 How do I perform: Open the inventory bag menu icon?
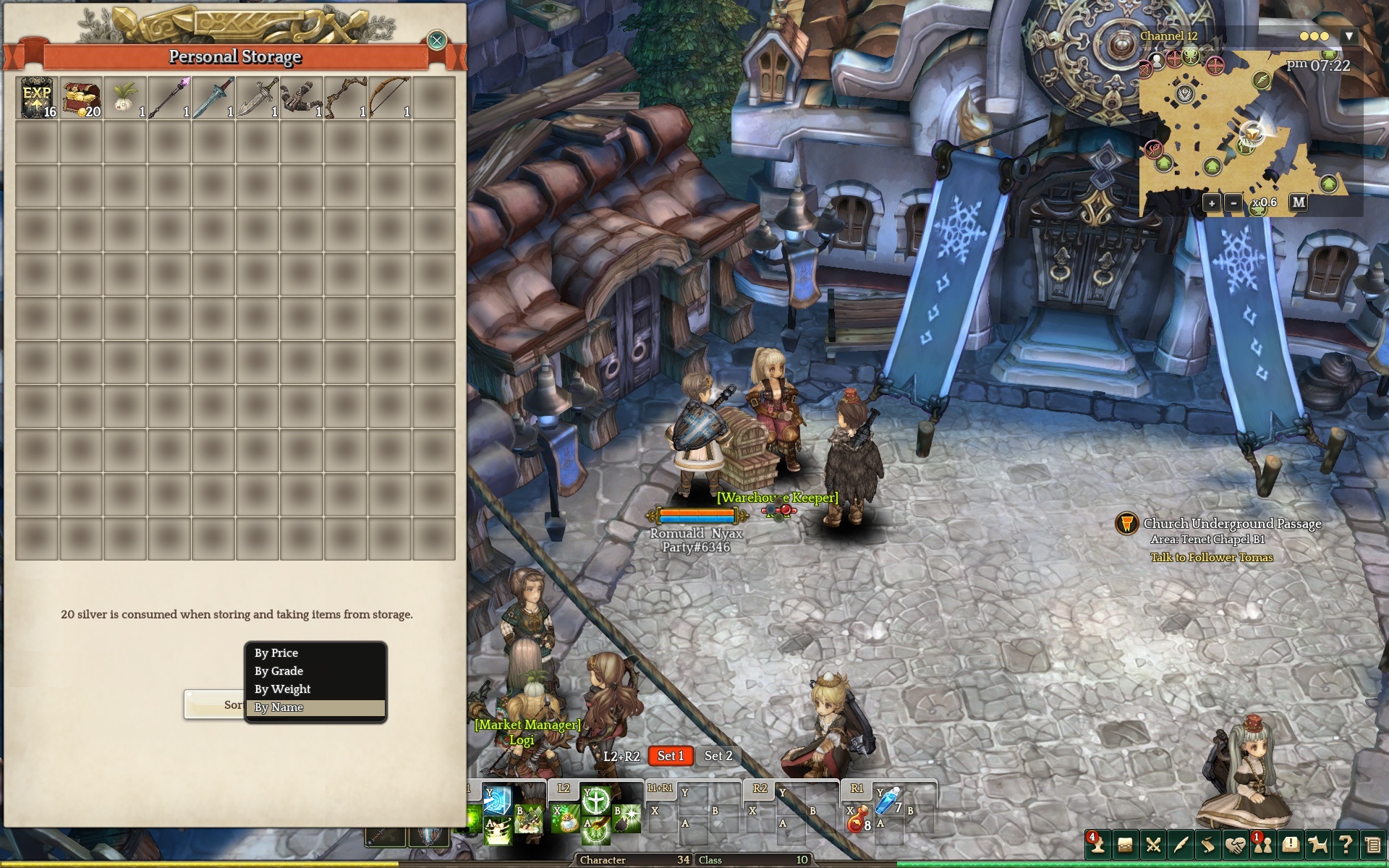coord(1125,844)
